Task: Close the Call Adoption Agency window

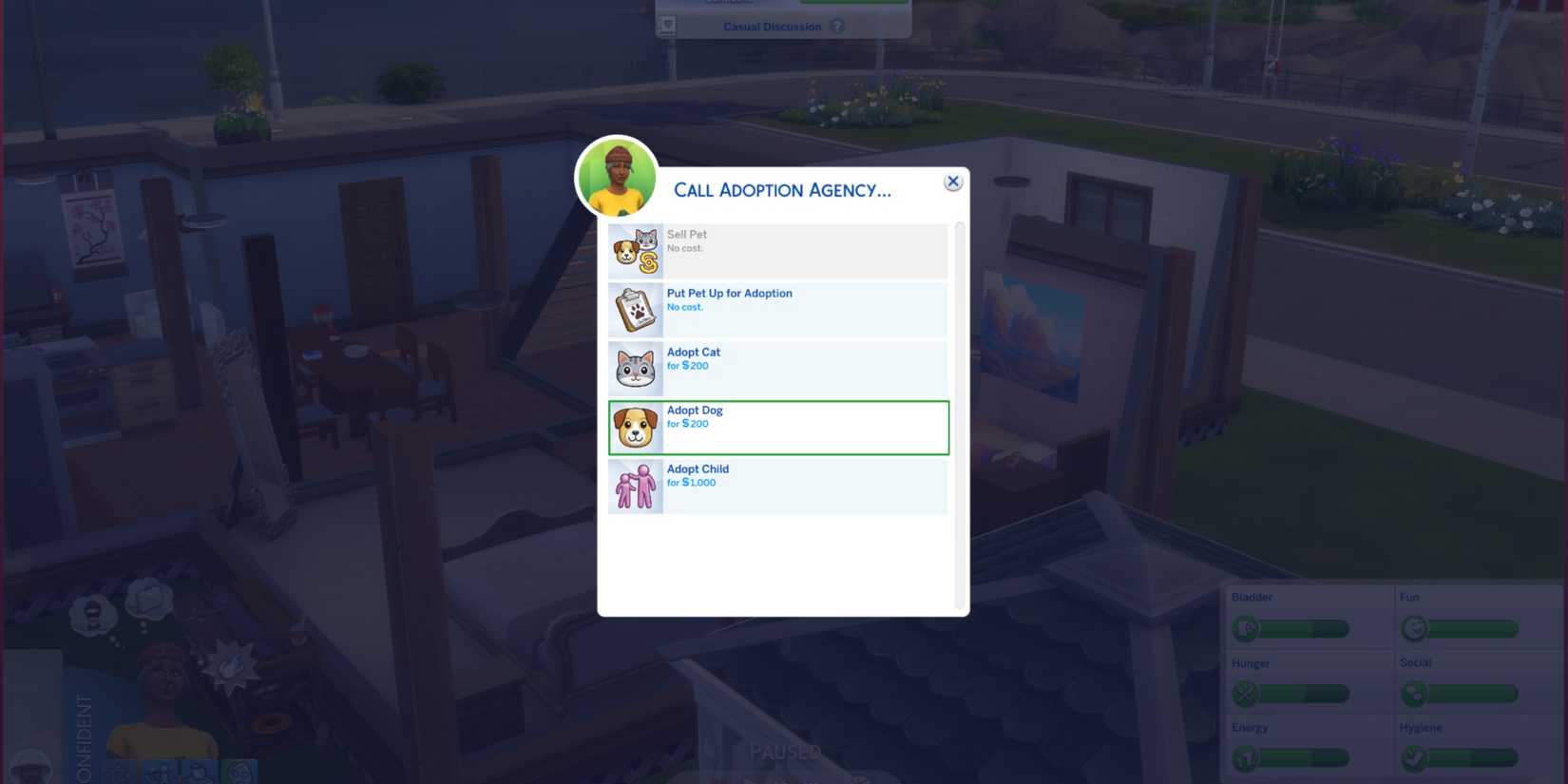Action: pos(952,182)
